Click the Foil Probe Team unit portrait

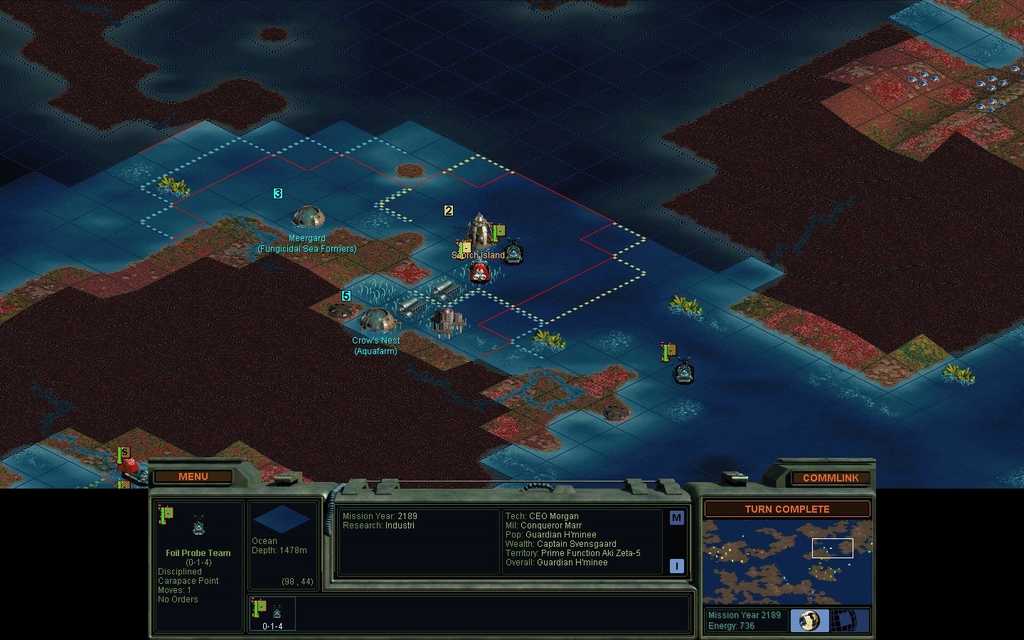198,527
